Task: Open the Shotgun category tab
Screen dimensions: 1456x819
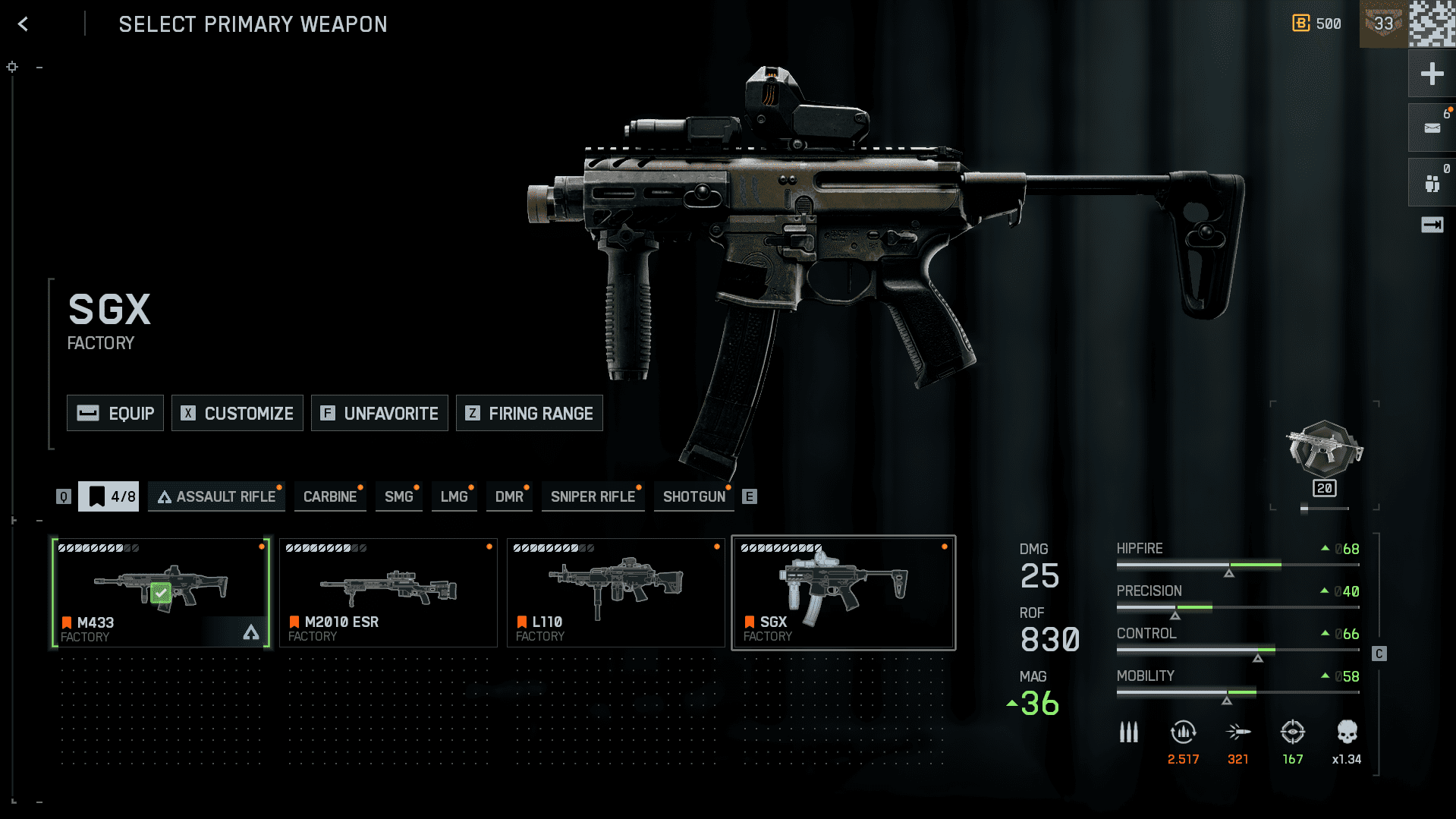Action: pyautogui.click(x=693, y=496)
